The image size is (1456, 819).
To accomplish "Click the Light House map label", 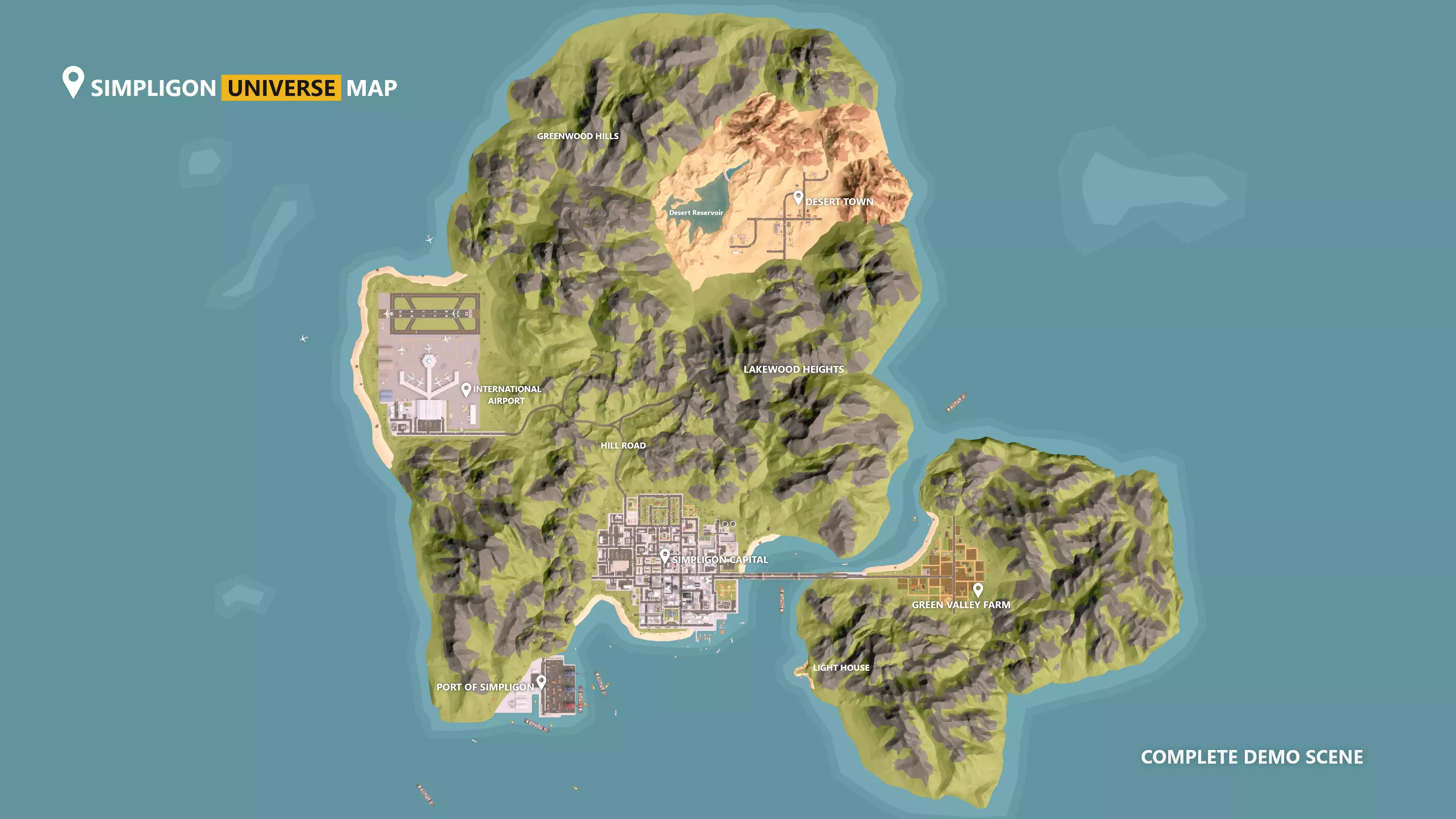I will click(x=841, y=667).
